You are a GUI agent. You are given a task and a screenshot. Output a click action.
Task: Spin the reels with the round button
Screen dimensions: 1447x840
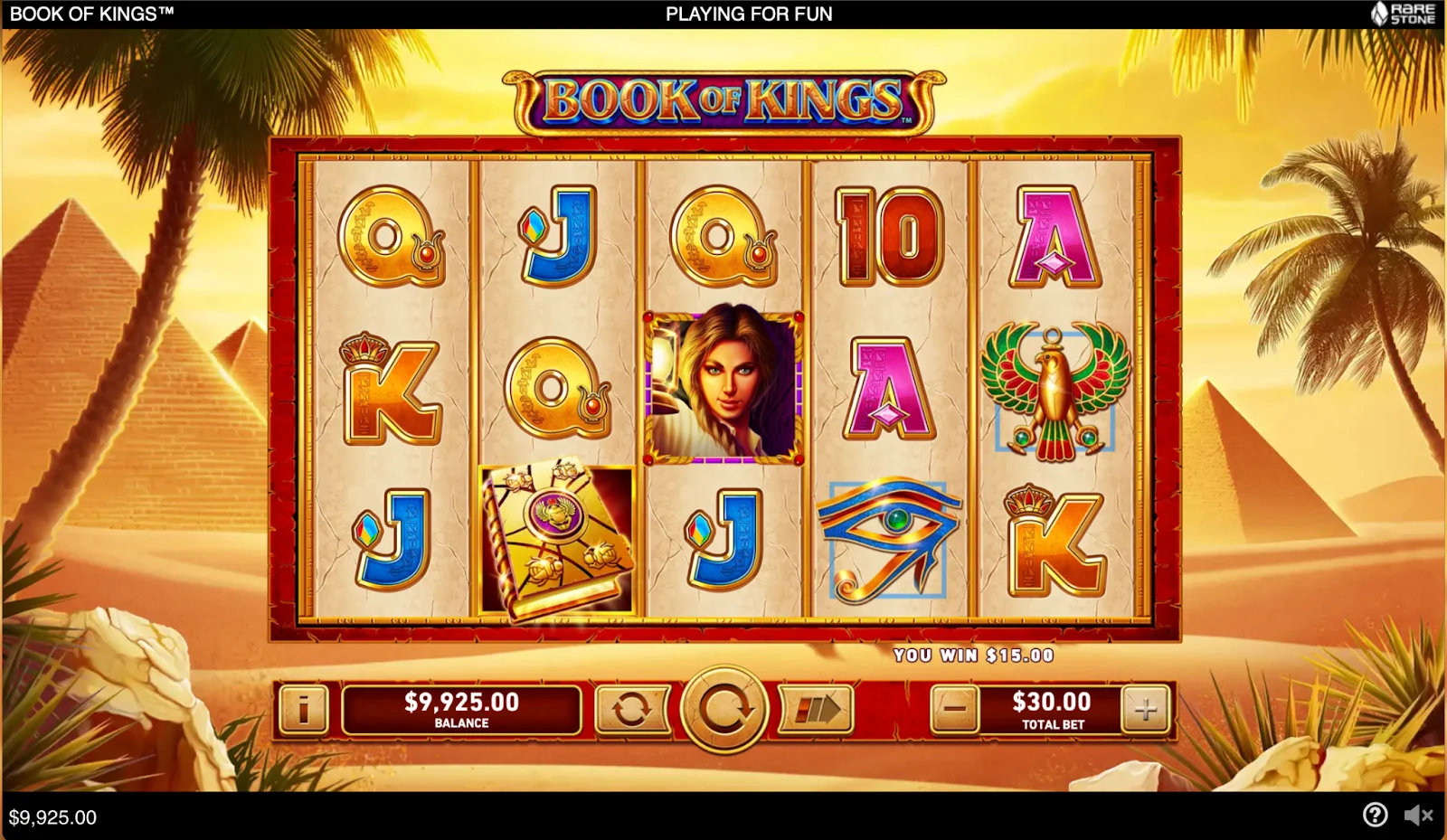[723, 709]
